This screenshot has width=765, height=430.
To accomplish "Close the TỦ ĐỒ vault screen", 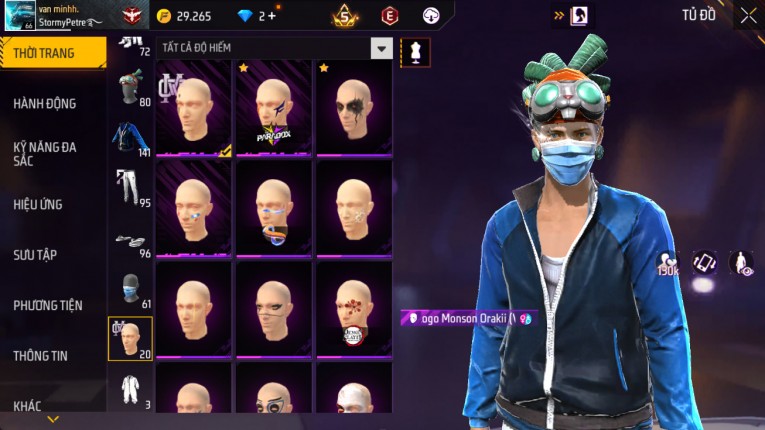I will (748, 16).
